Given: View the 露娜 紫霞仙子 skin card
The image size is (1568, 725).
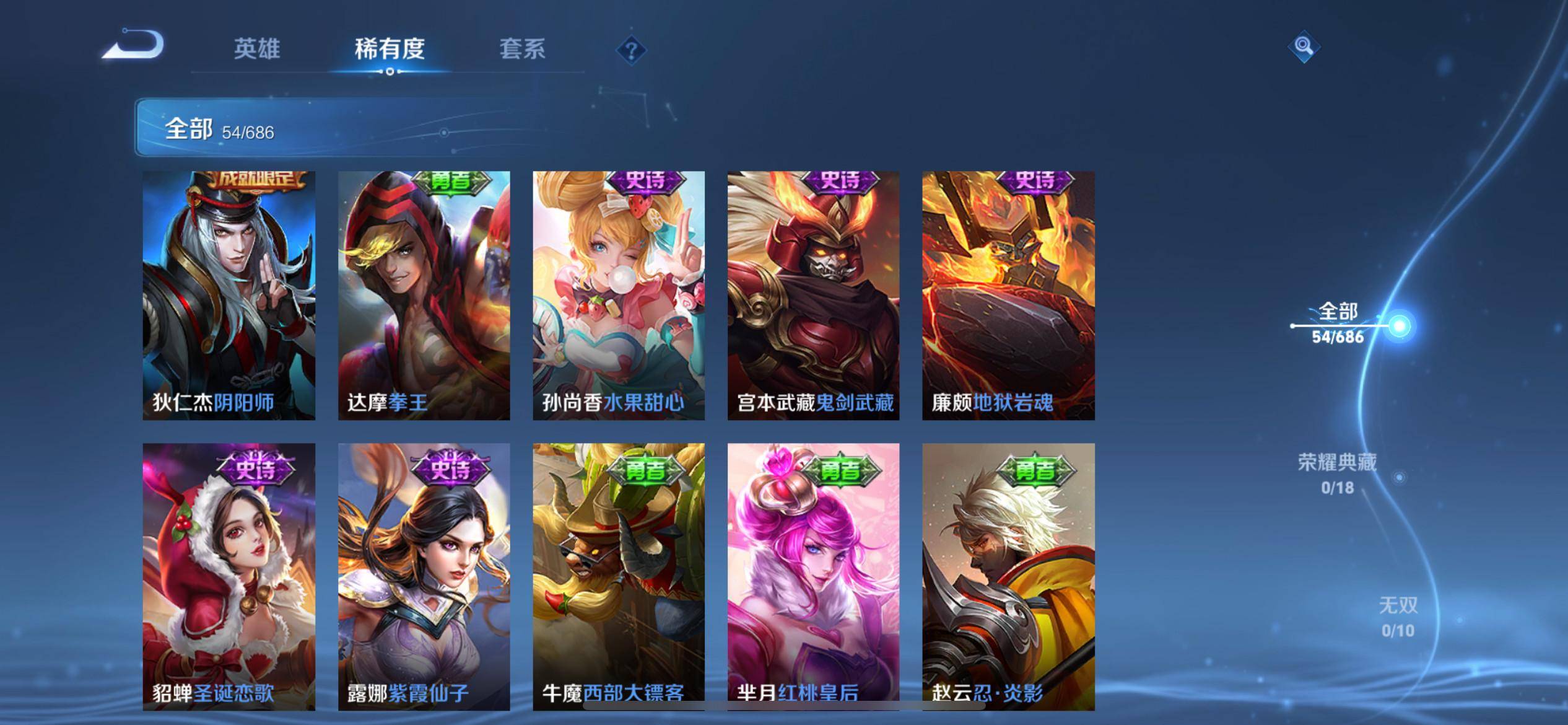Looking at the screenshot, I should pyautogui.click(x=424, y=576).
